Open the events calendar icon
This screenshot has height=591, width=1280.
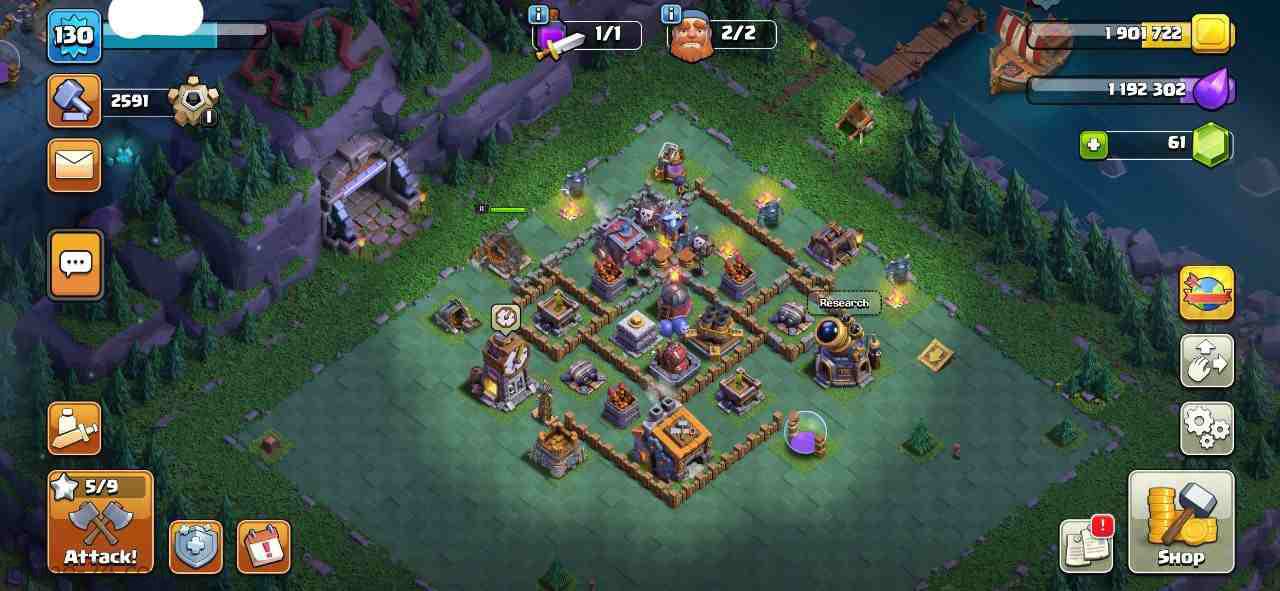(263, 547)
